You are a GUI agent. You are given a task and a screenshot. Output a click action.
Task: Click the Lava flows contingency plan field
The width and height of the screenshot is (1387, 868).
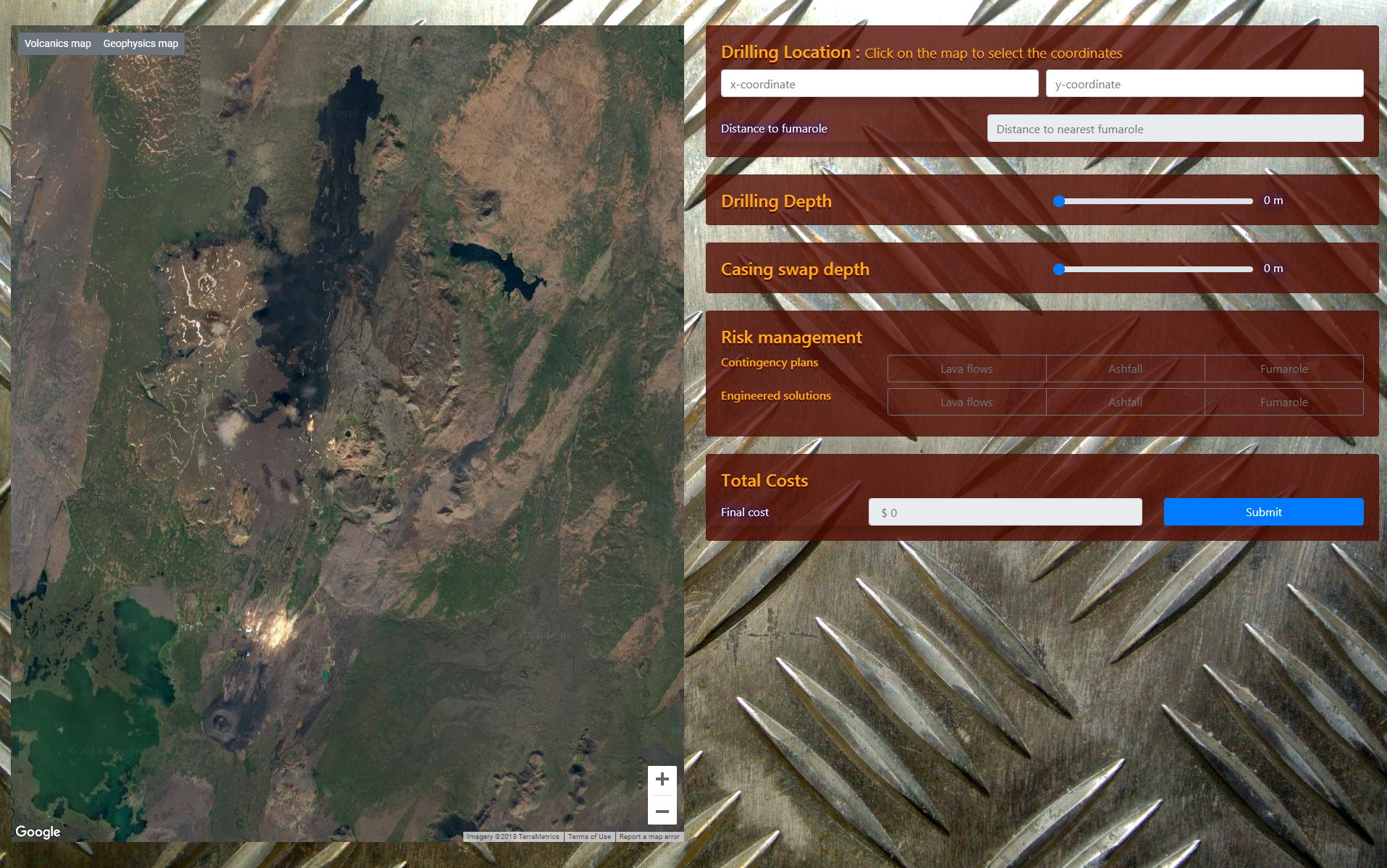[x=966, y=368]
